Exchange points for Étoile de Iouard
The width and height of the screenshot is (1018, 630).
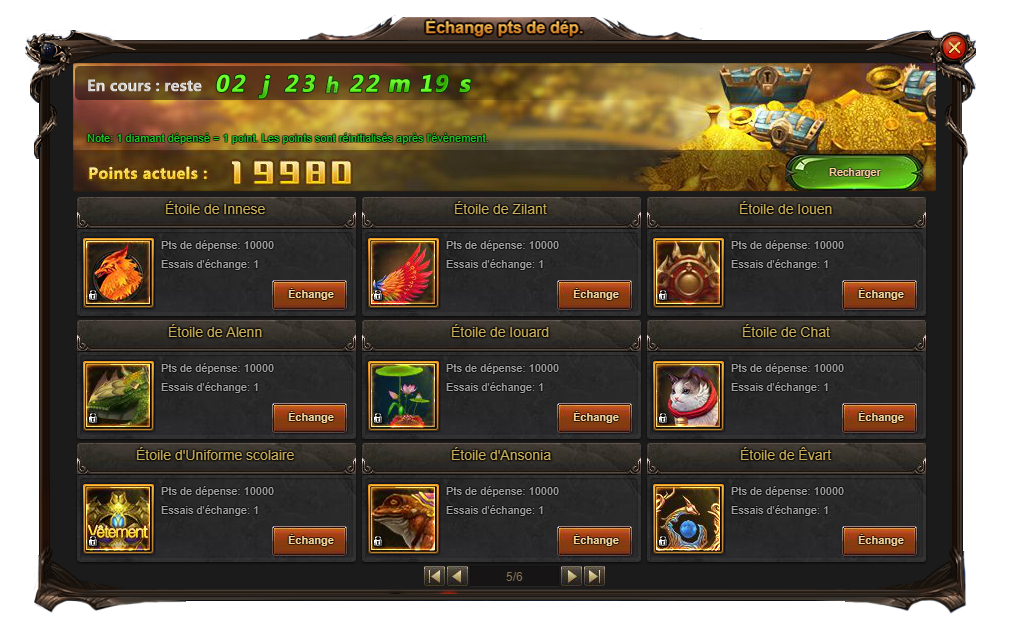[595, 418]
